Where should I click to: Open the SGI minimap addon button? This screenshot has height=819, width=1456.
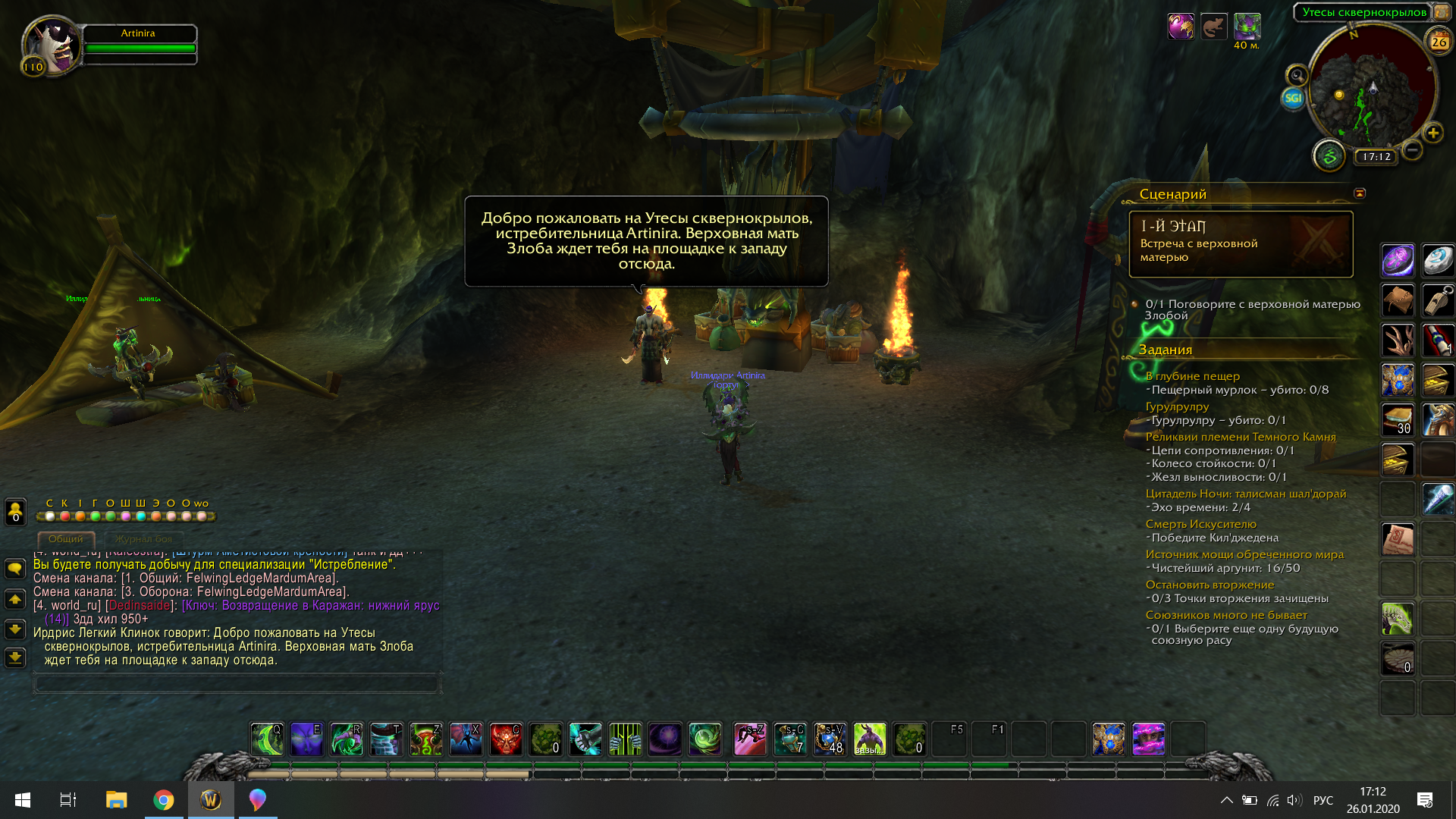1293,98
